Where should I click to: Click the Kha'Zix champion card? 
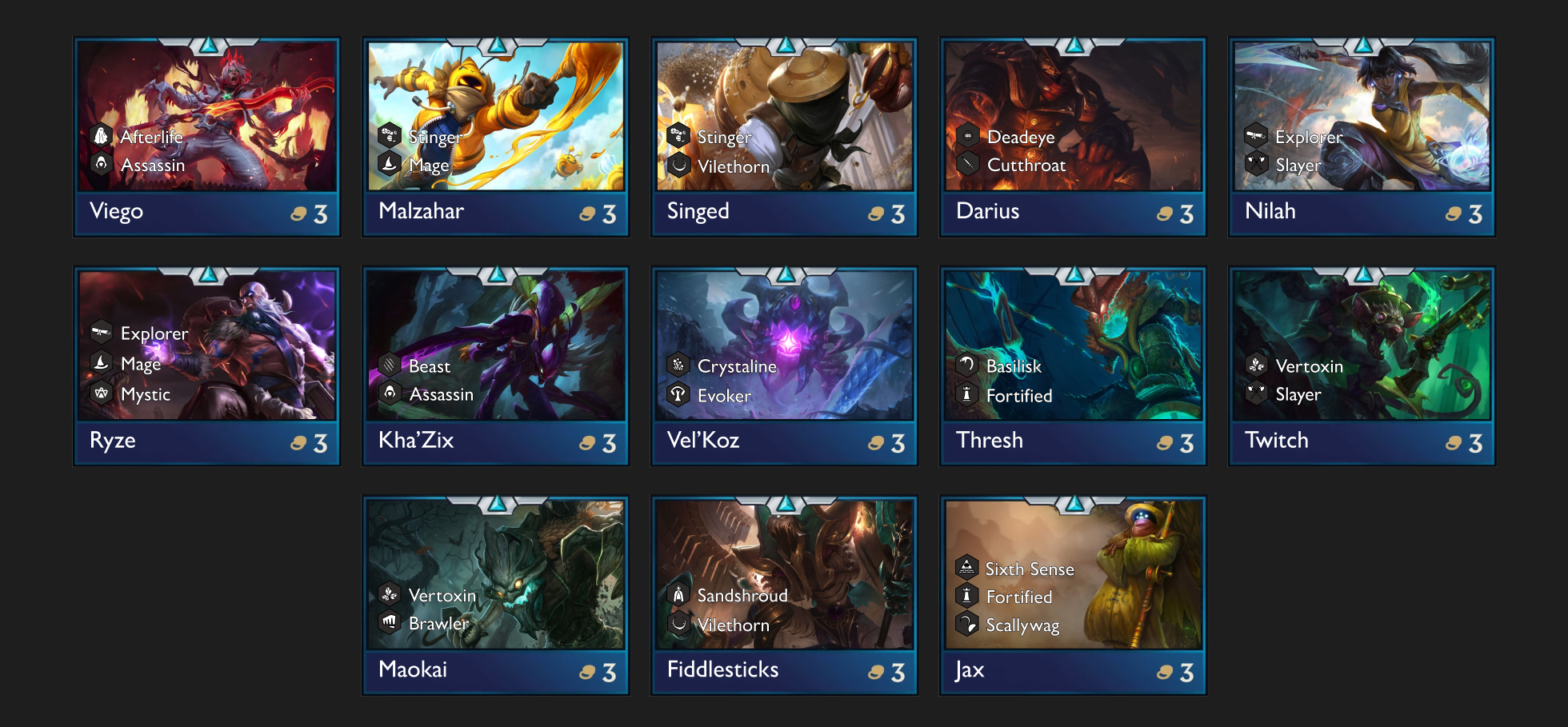[x=495, y=365]
